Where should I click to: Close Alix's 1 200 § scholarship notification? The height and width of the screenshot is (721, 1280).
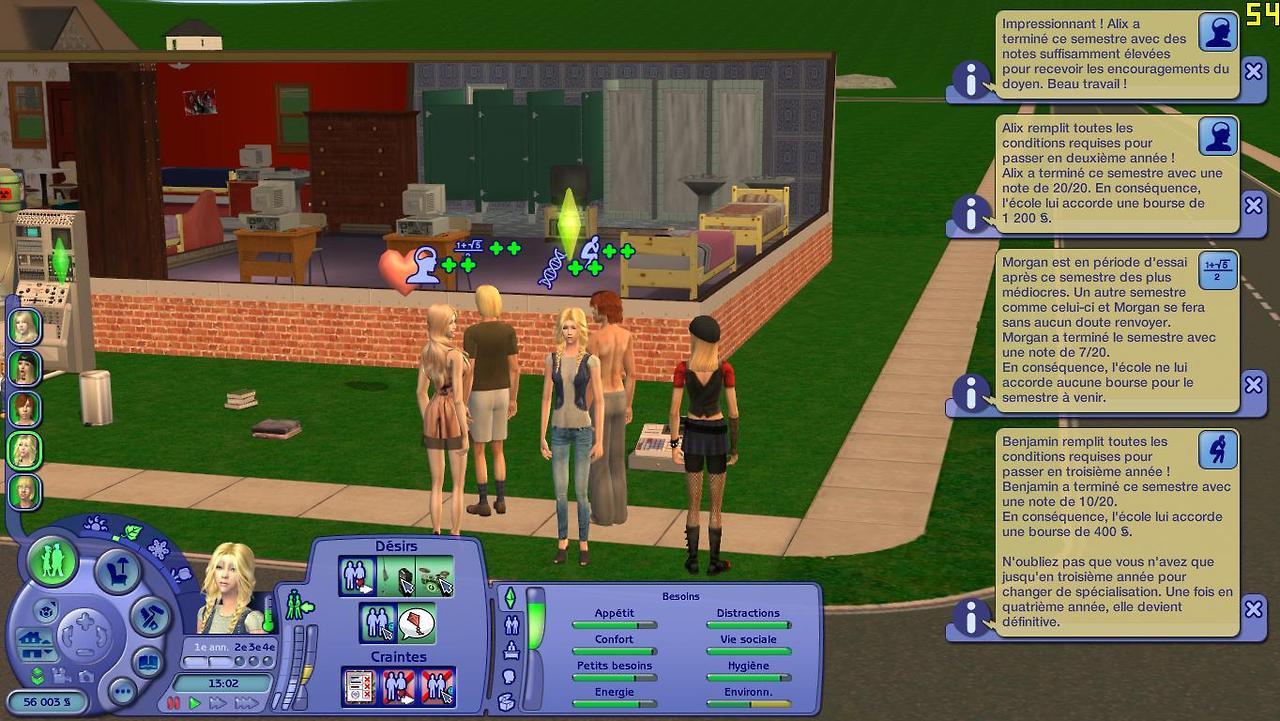[1253, 204]
